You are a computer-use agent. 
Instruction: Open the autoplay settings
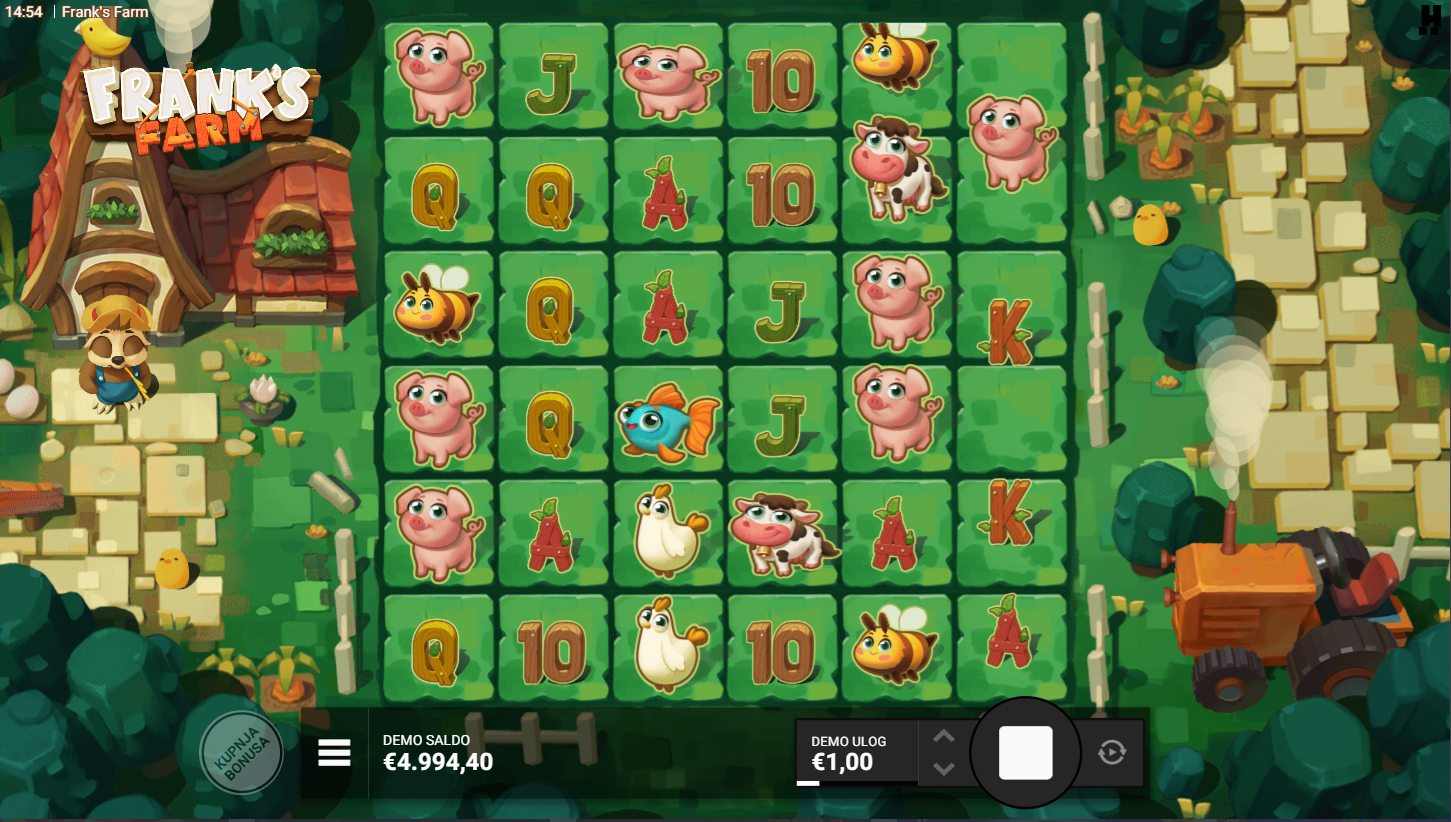(x=1111, y=752)
